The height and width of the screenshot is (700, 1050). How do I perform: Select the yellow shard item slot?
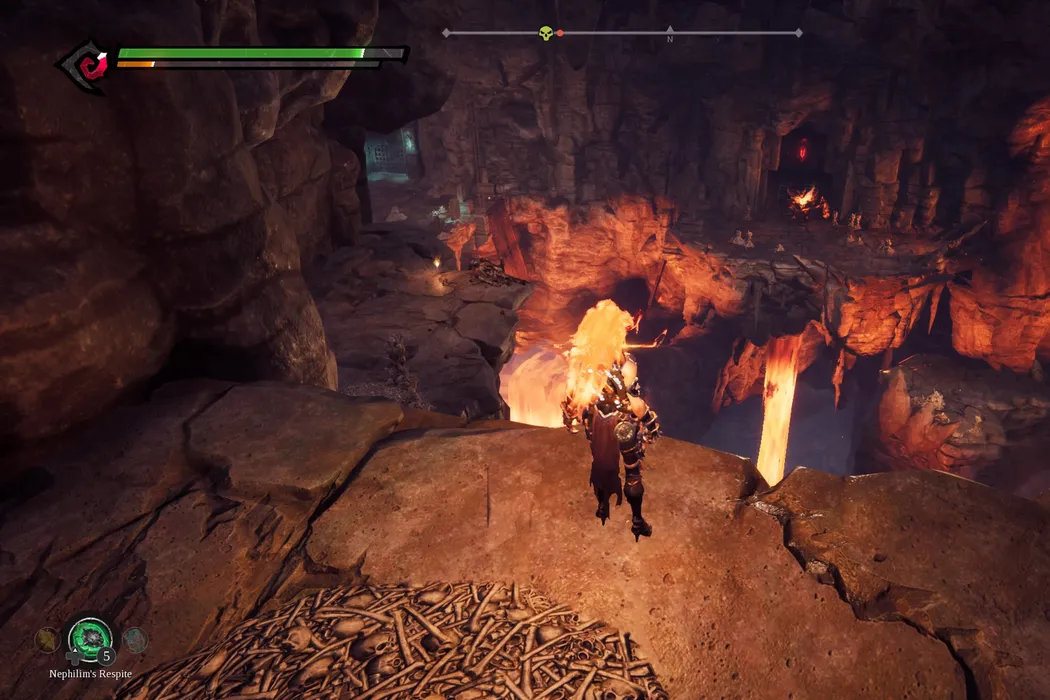click(46, 639)
